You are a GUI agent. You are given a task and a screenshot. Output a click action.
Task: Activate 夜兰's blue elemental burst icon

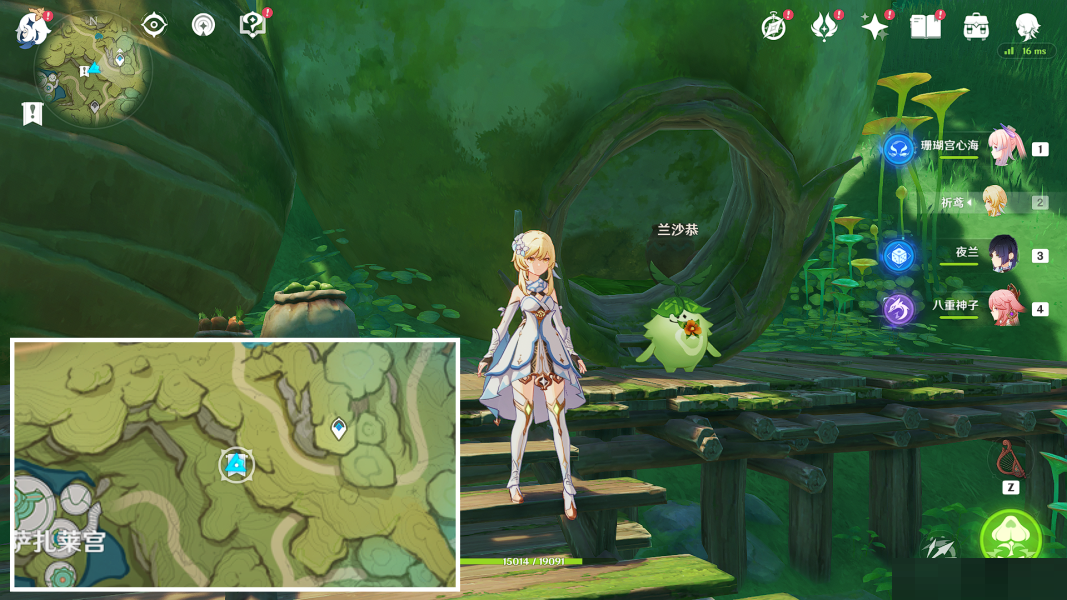click(898, 256)
